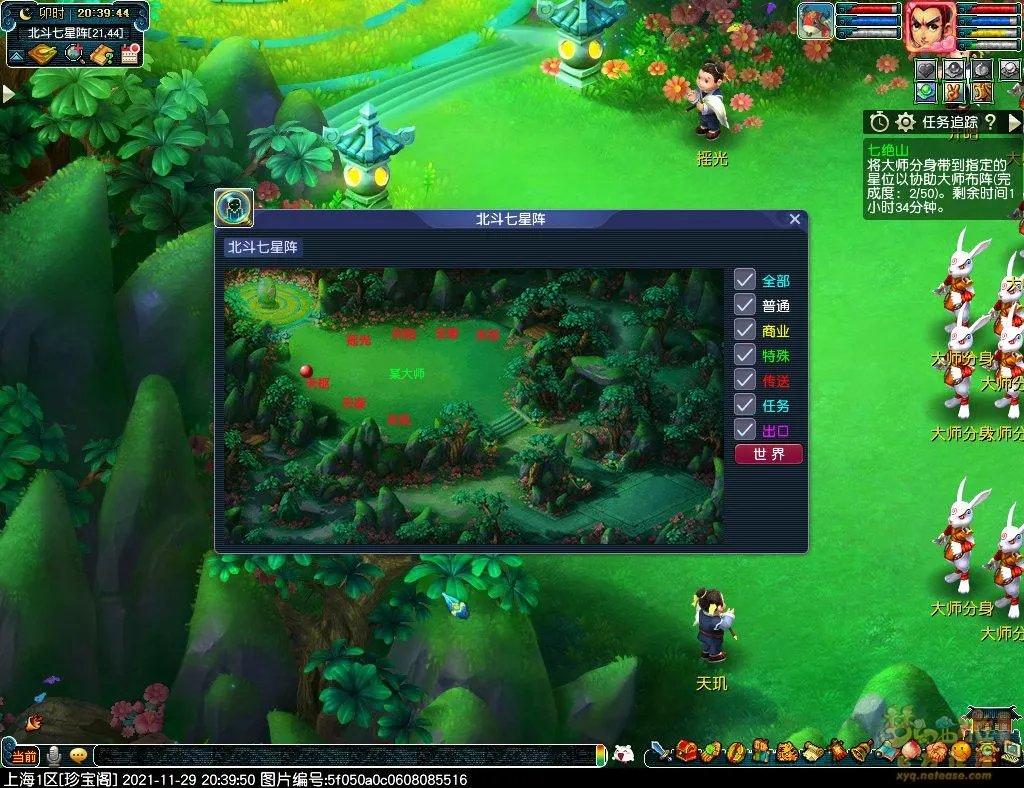Viewport: 1024px width, 788px height.
Task: Click the 某大师 marker on the map
Action: click(x=407, y=374)
